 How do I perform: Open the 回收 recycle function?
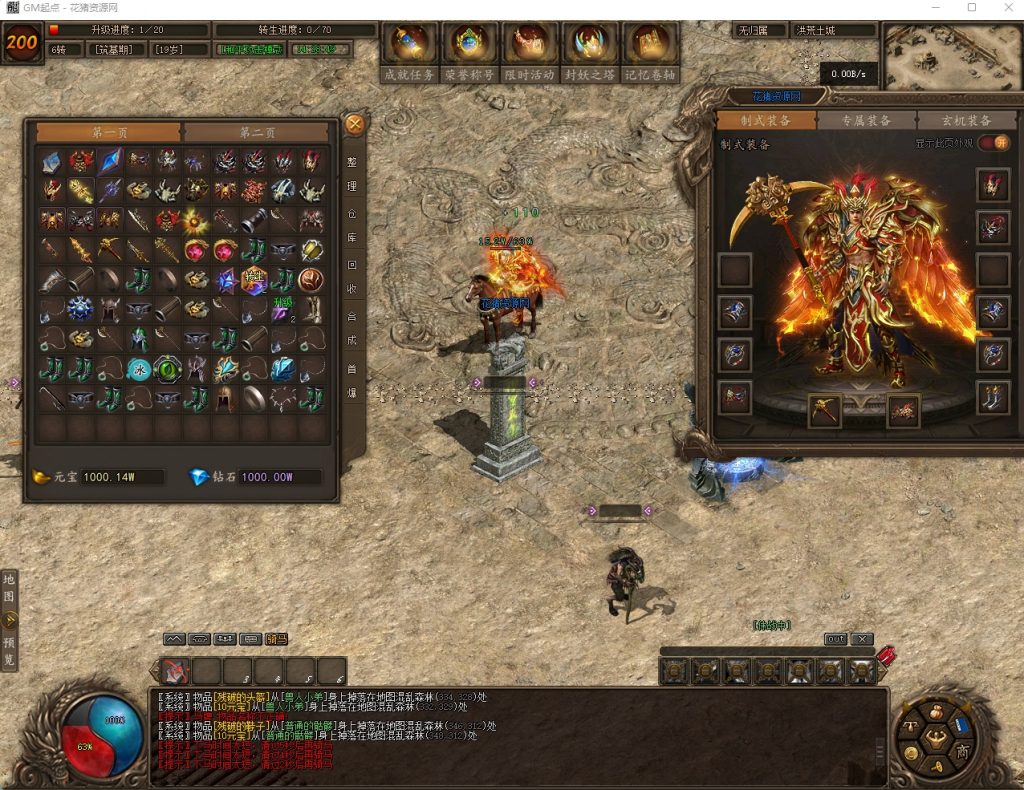coord(353,276)
